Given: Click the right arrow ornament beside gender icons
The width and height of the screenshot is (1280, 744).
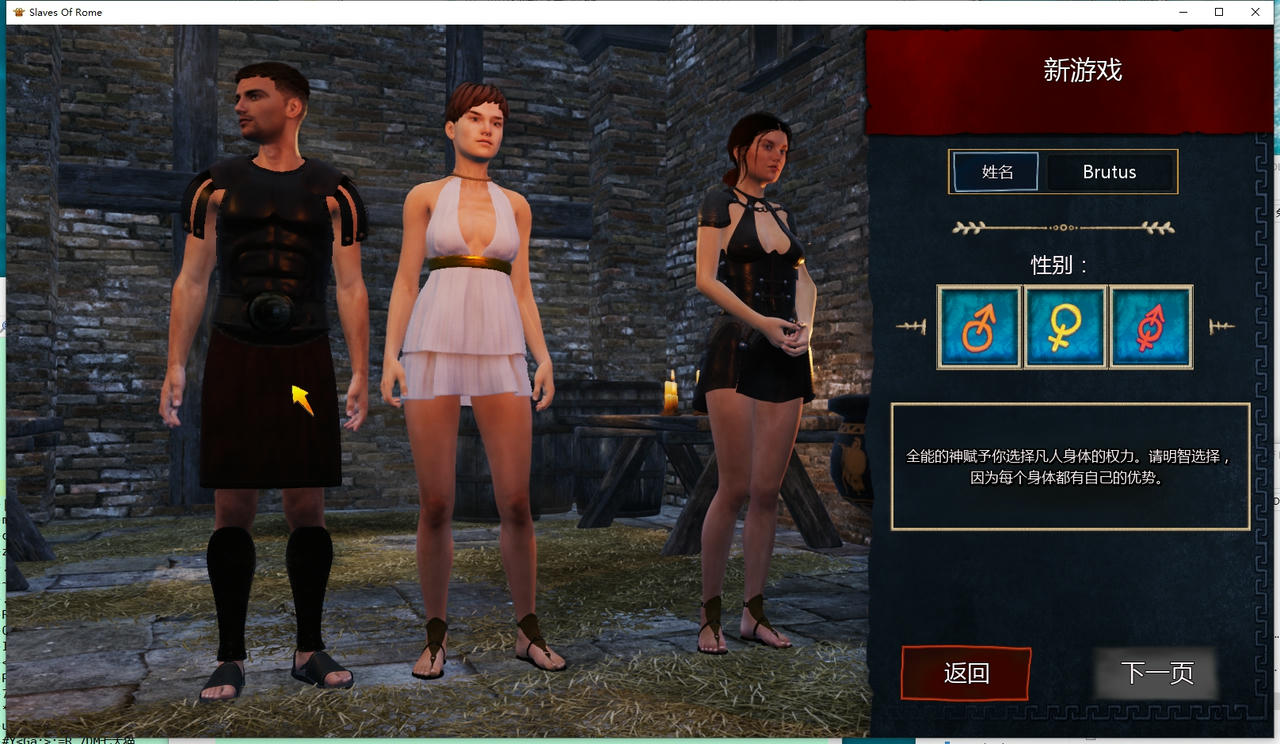Looking at the screenshot, I should (x=1222, y=326).
